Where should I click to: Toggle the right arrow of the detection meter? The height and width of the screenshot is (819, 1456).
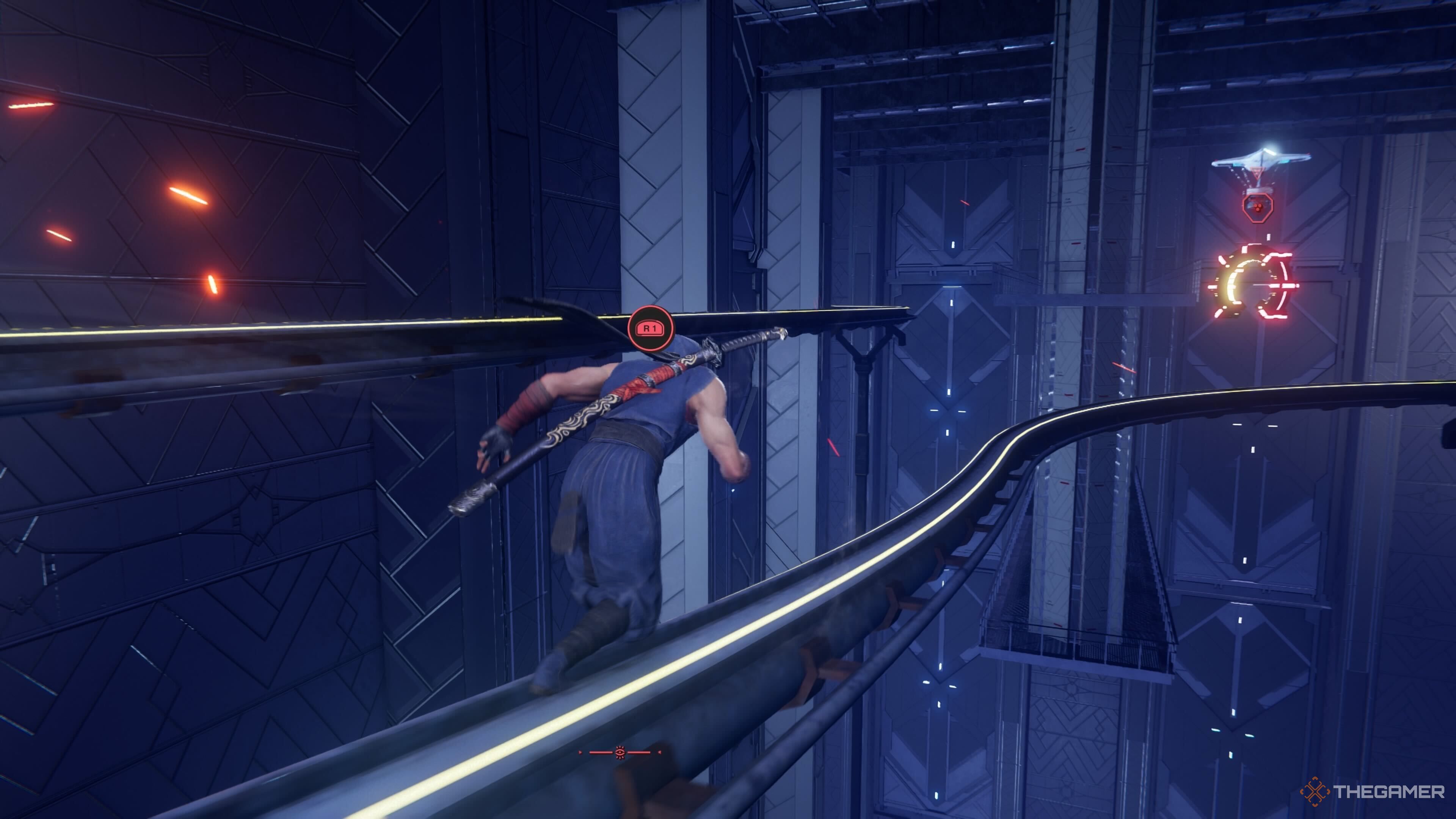[660, 752]
